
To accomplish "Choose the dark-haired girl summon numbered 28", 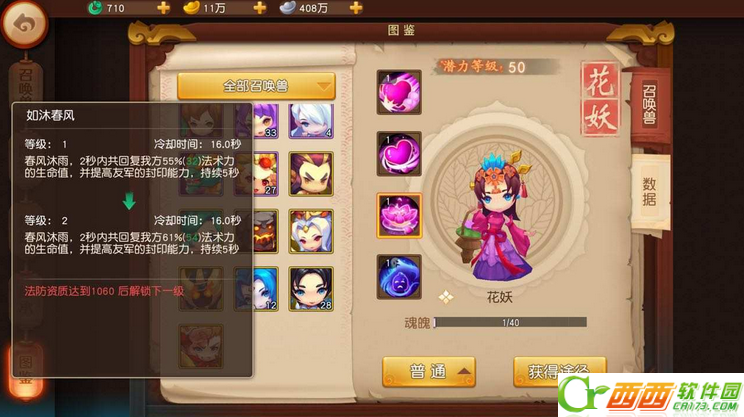I will pos(311,289).
